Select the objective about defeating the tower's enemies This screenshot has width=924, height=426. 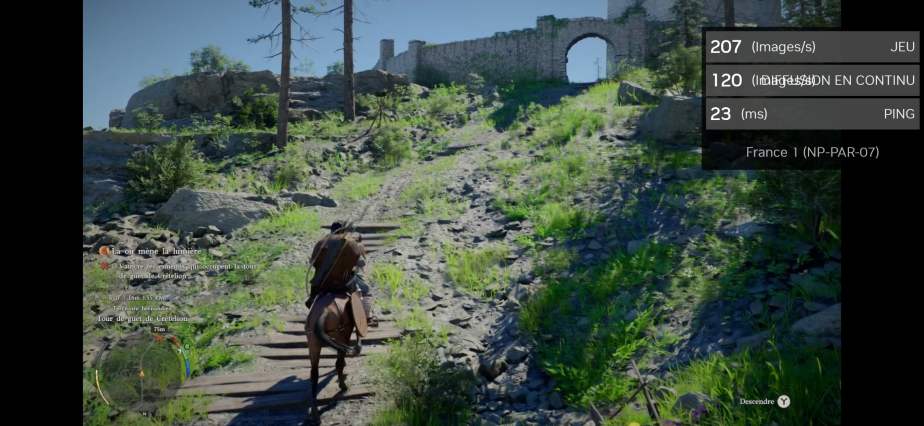coord(176,270)
